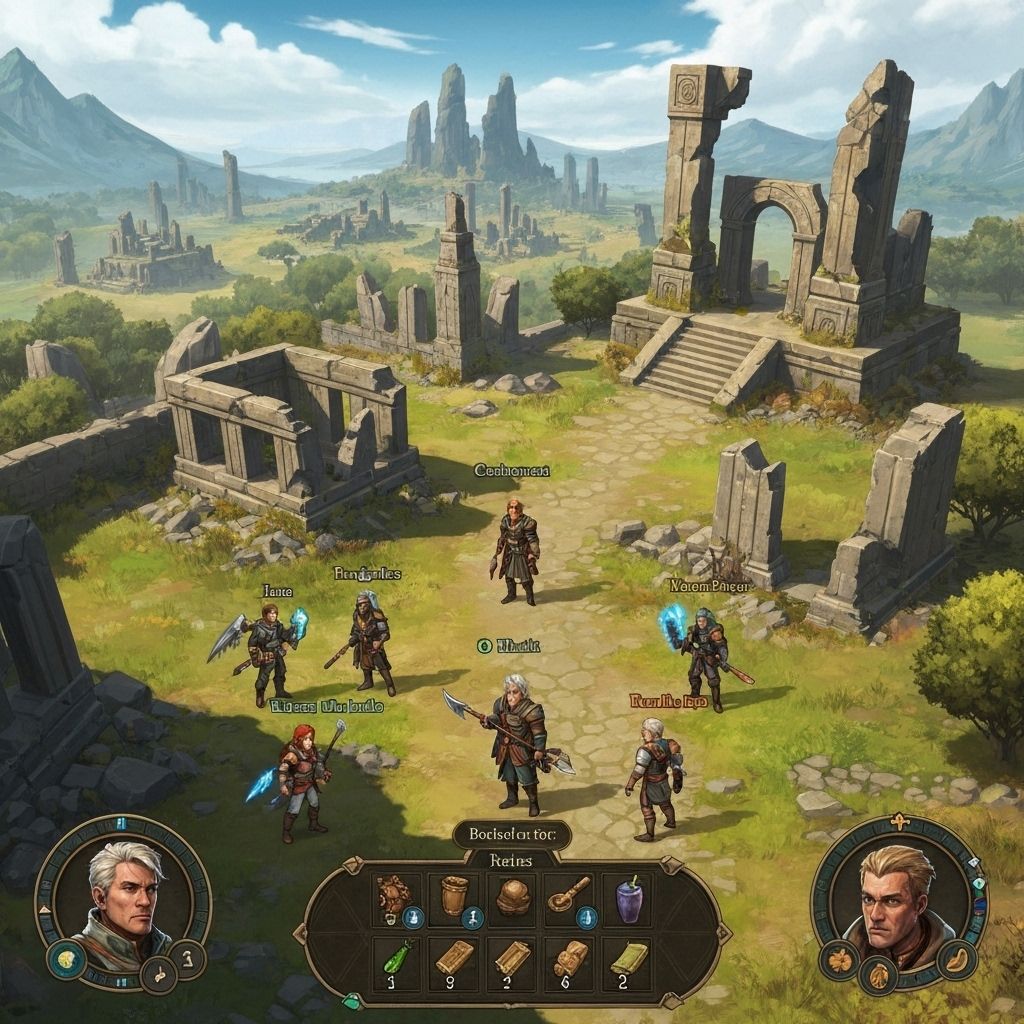This screenshot has height=1024, width=1024.
Task: Open the Reires tab above the inventory
Action: [x=512, y=859]
